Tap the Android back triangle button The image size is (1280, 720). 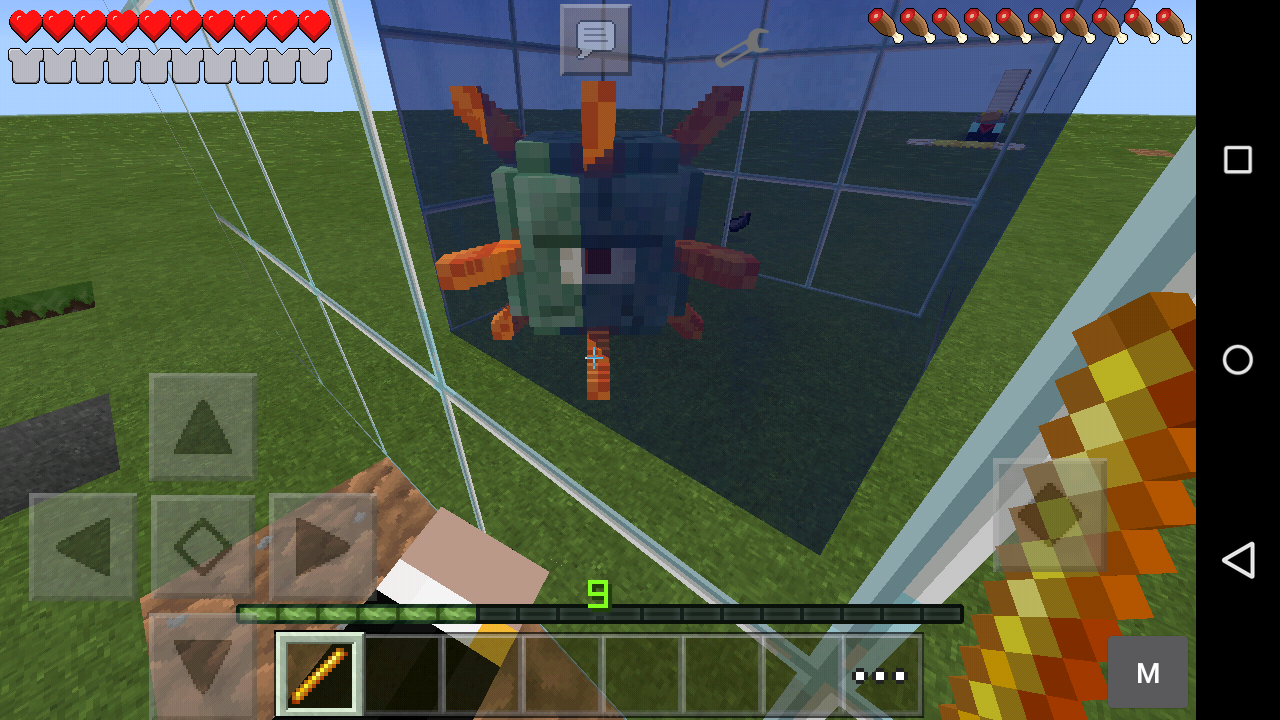pos(1237,562)
